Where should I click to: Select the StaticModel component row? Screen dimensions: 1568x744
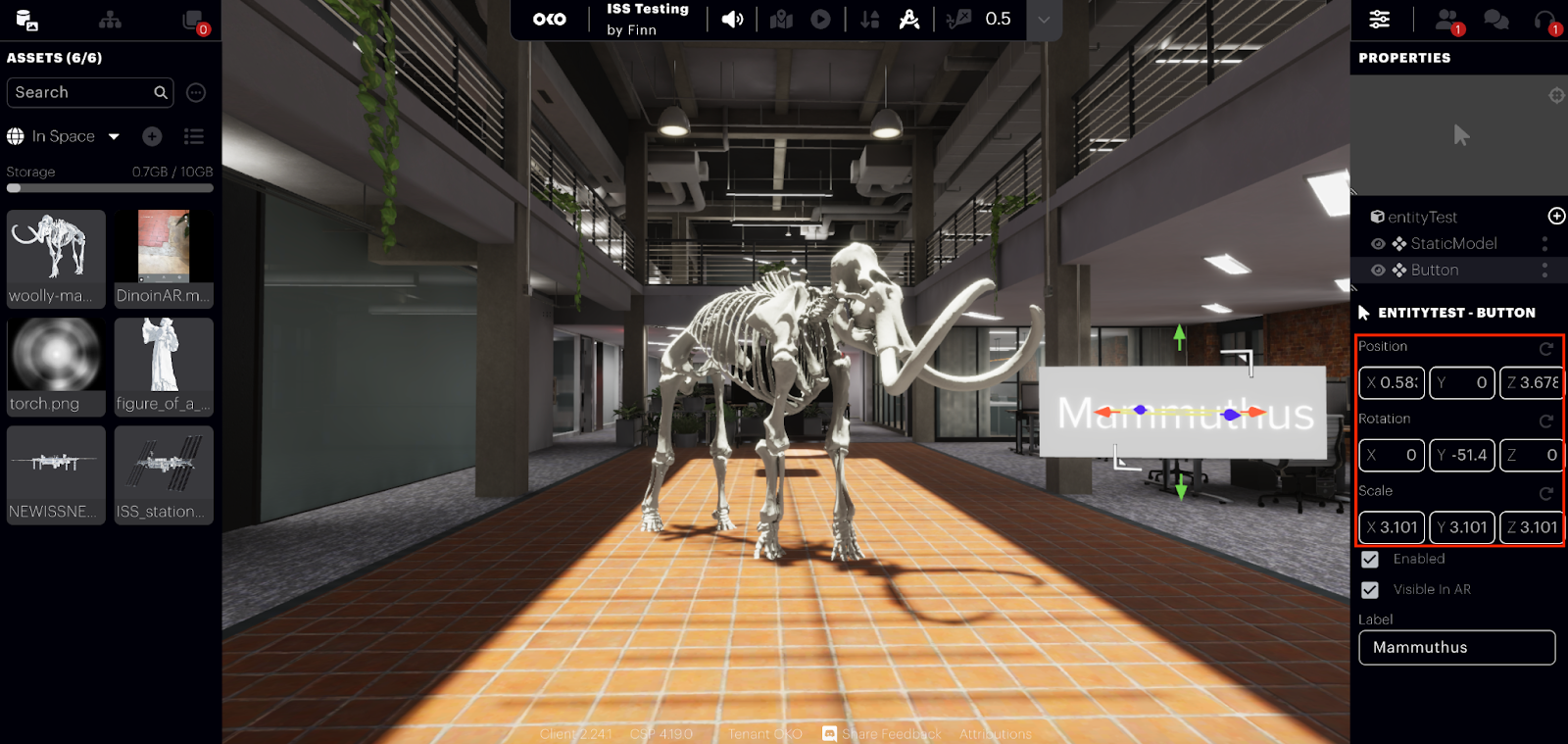1453,243
